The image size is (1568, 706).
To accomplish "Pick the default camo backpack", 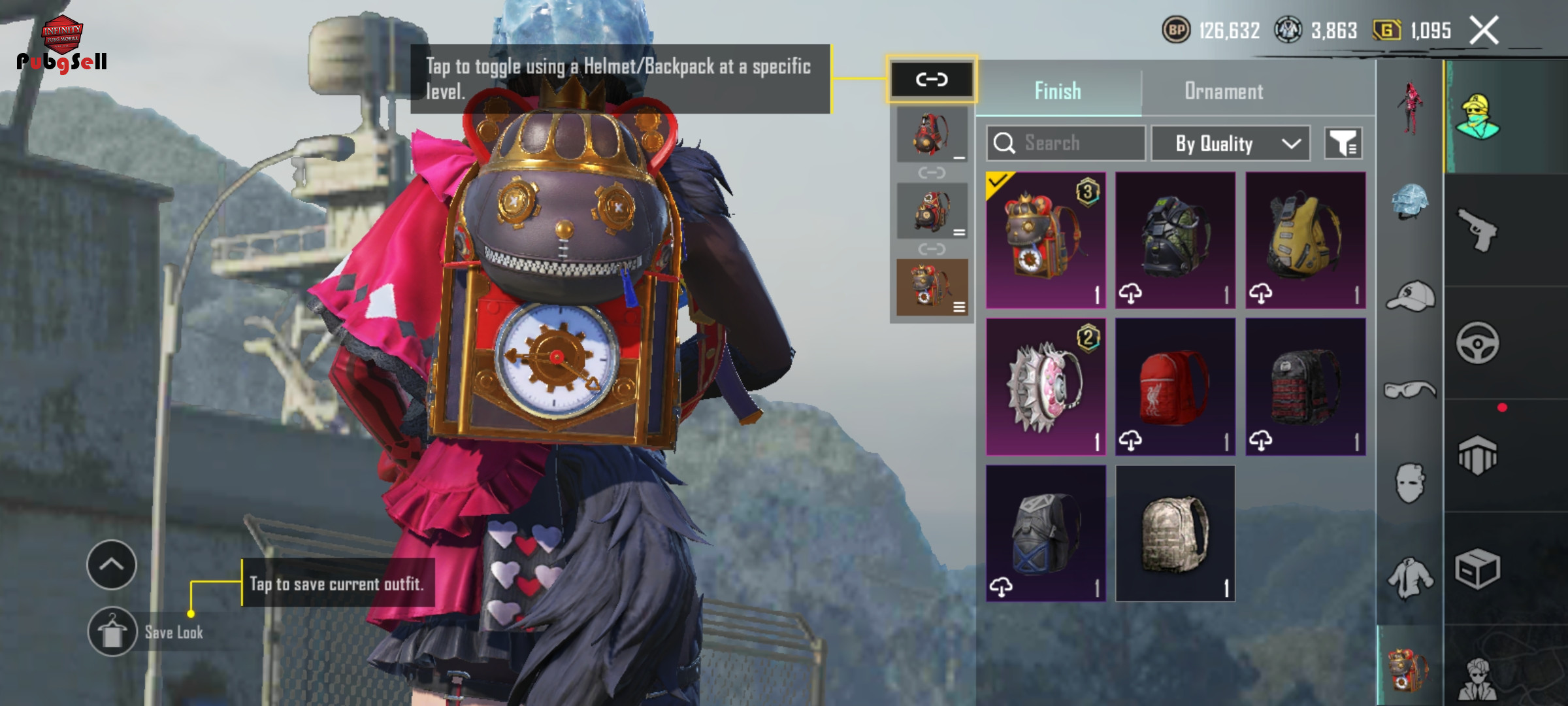I will 1175,533.
